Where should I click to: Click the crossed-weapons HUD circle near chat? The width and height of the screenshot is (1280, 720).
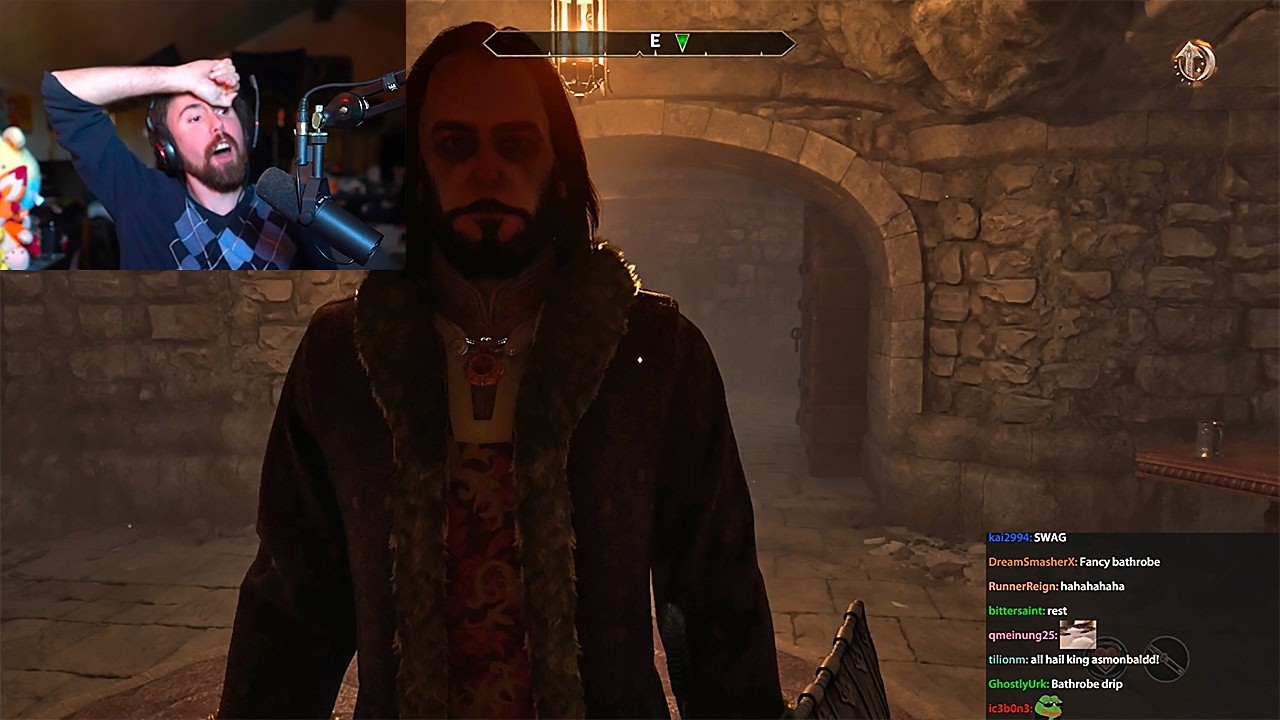(1166, 658)
